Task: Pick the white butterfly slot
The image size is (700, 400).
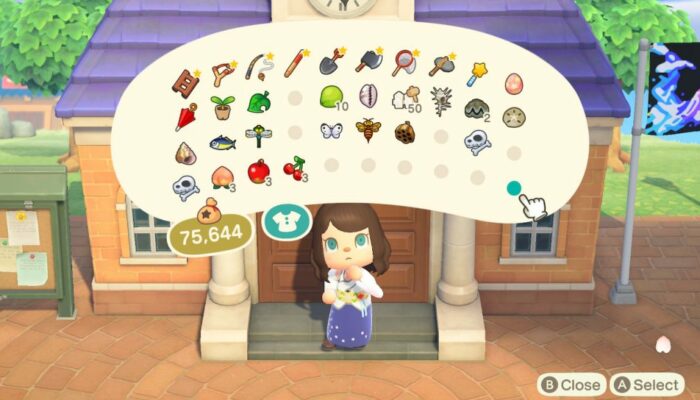Action: pos(331,131)
